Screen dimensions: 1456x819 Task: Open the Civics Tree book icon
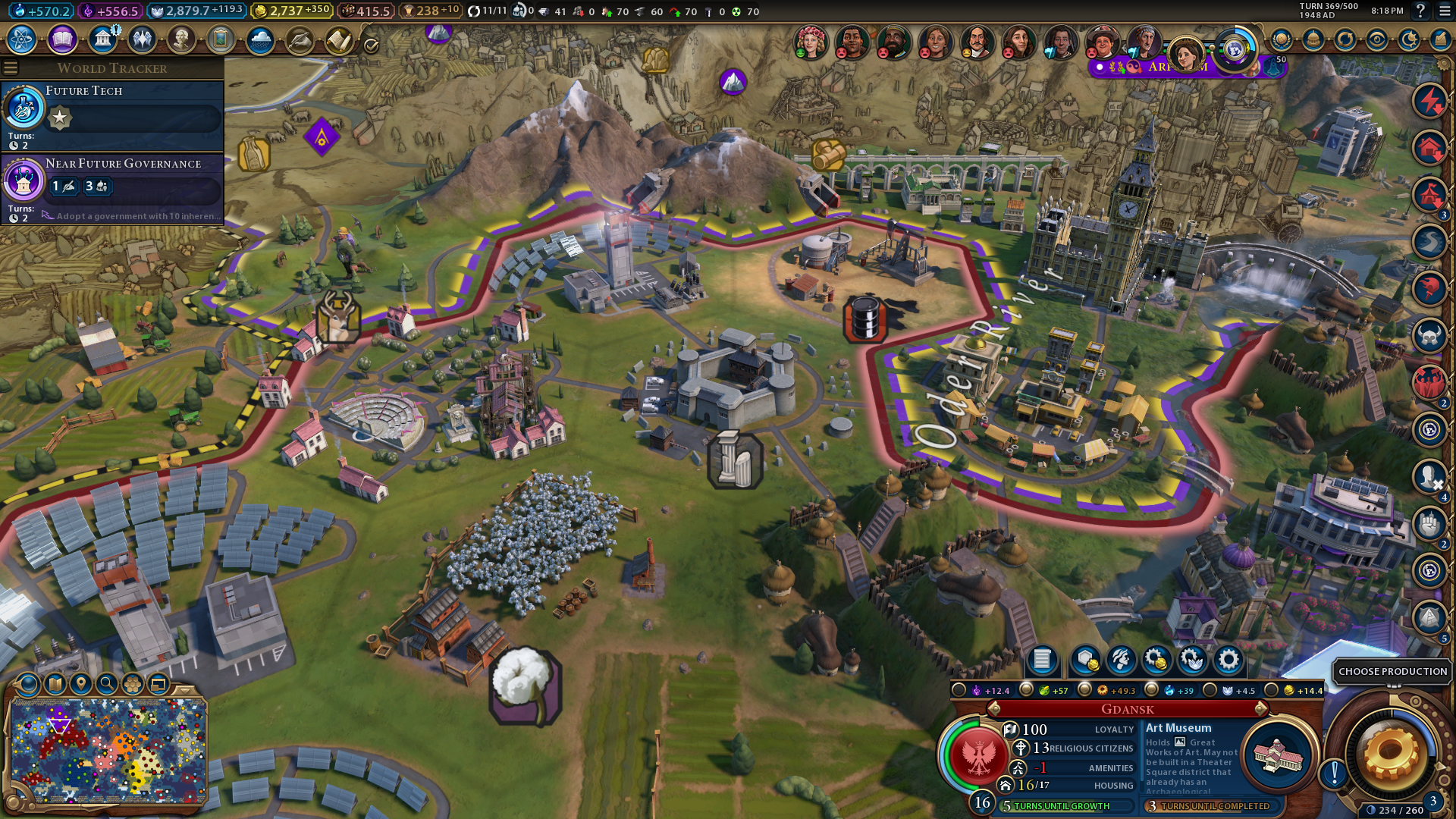(62, 39)
